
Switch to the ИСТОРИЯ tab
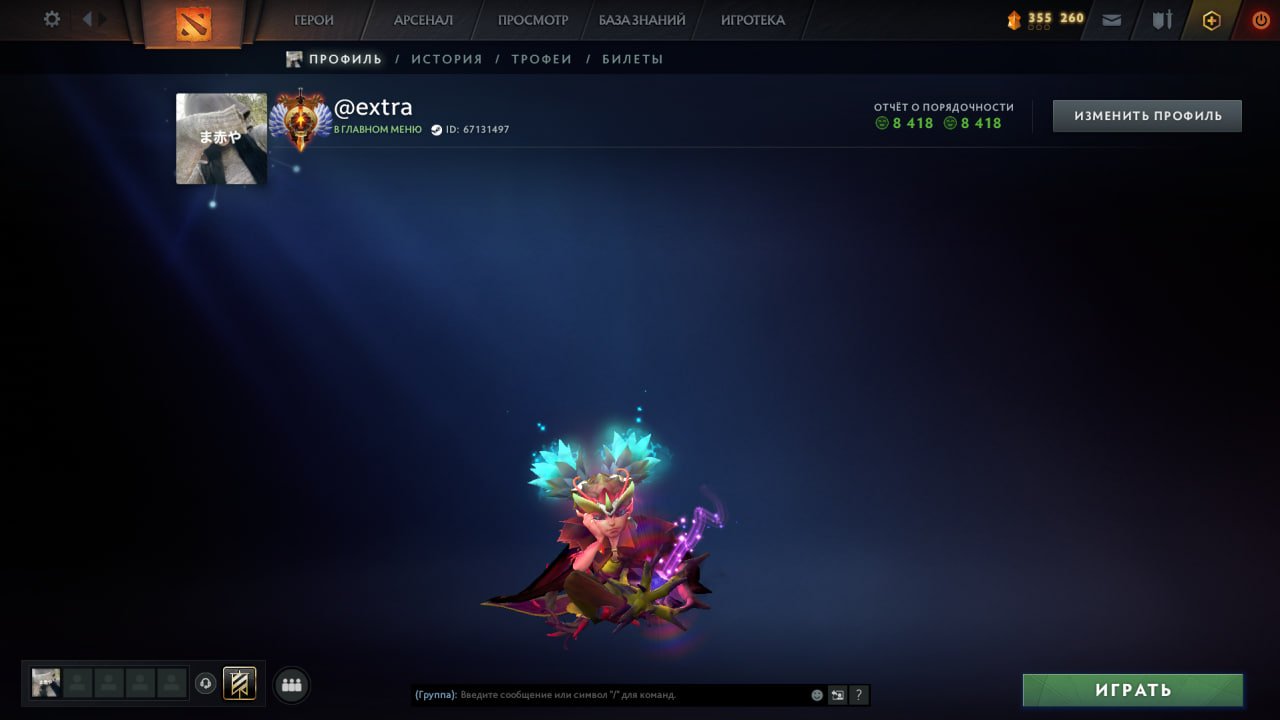click(x=447, y=59)
